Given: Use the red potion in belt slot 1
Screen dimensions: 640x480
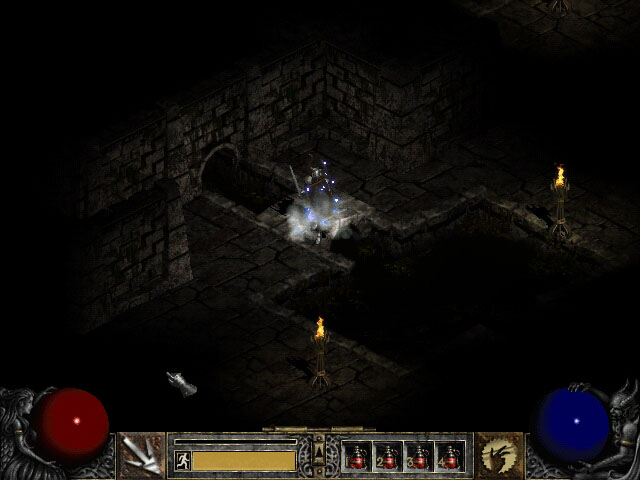Looking at the screenshot, I should click(x=358, y=456).
